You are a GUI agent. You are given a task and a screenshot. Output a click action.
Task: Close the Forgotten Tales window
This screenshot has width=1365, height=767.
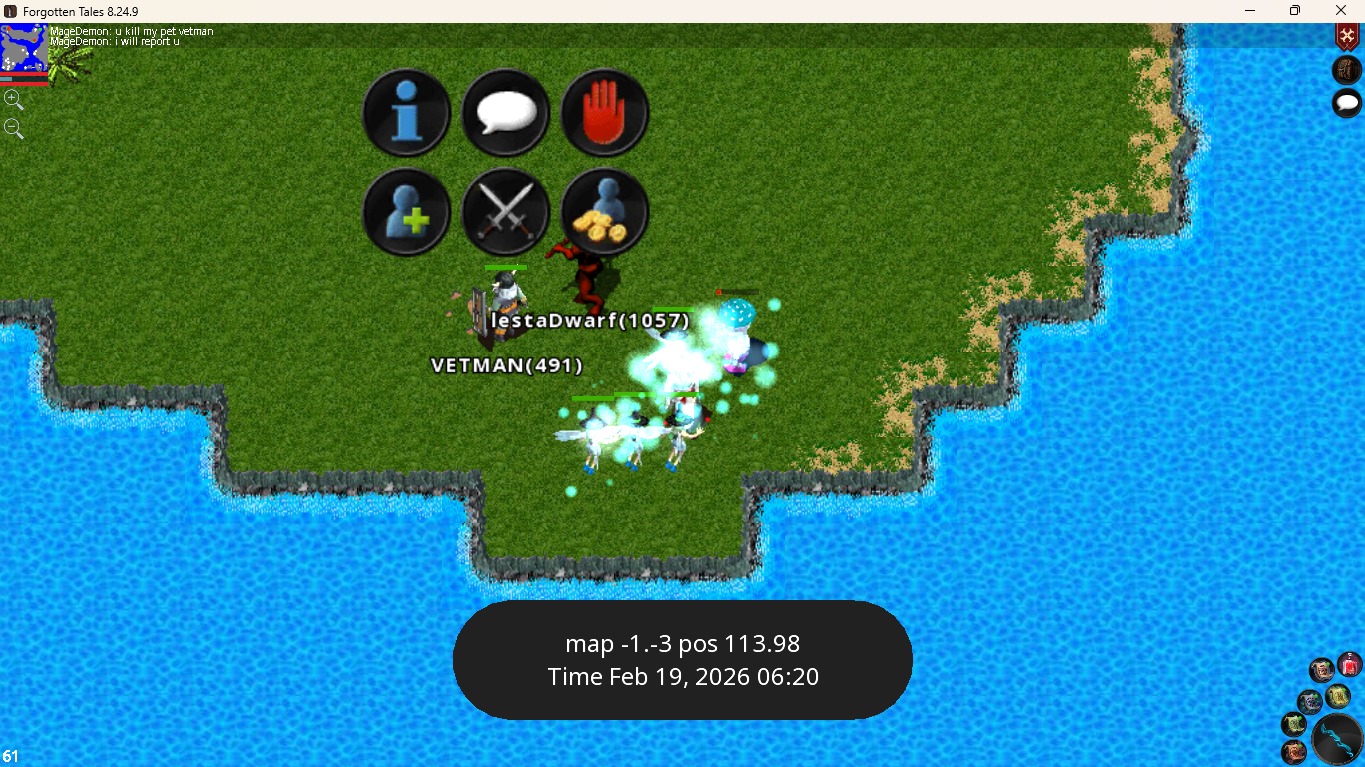pos(1341,11)
